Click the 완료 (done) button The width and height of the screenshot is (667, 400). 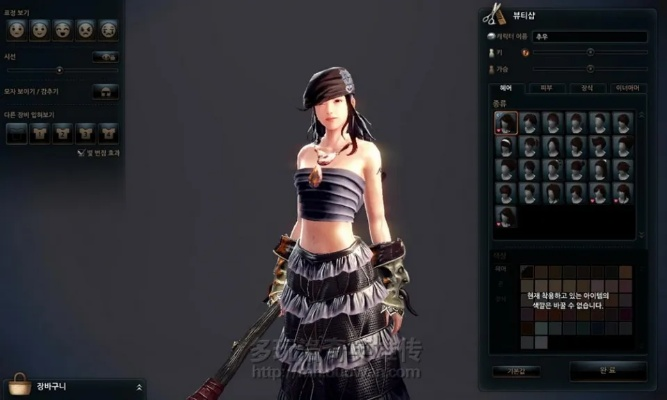608,370
